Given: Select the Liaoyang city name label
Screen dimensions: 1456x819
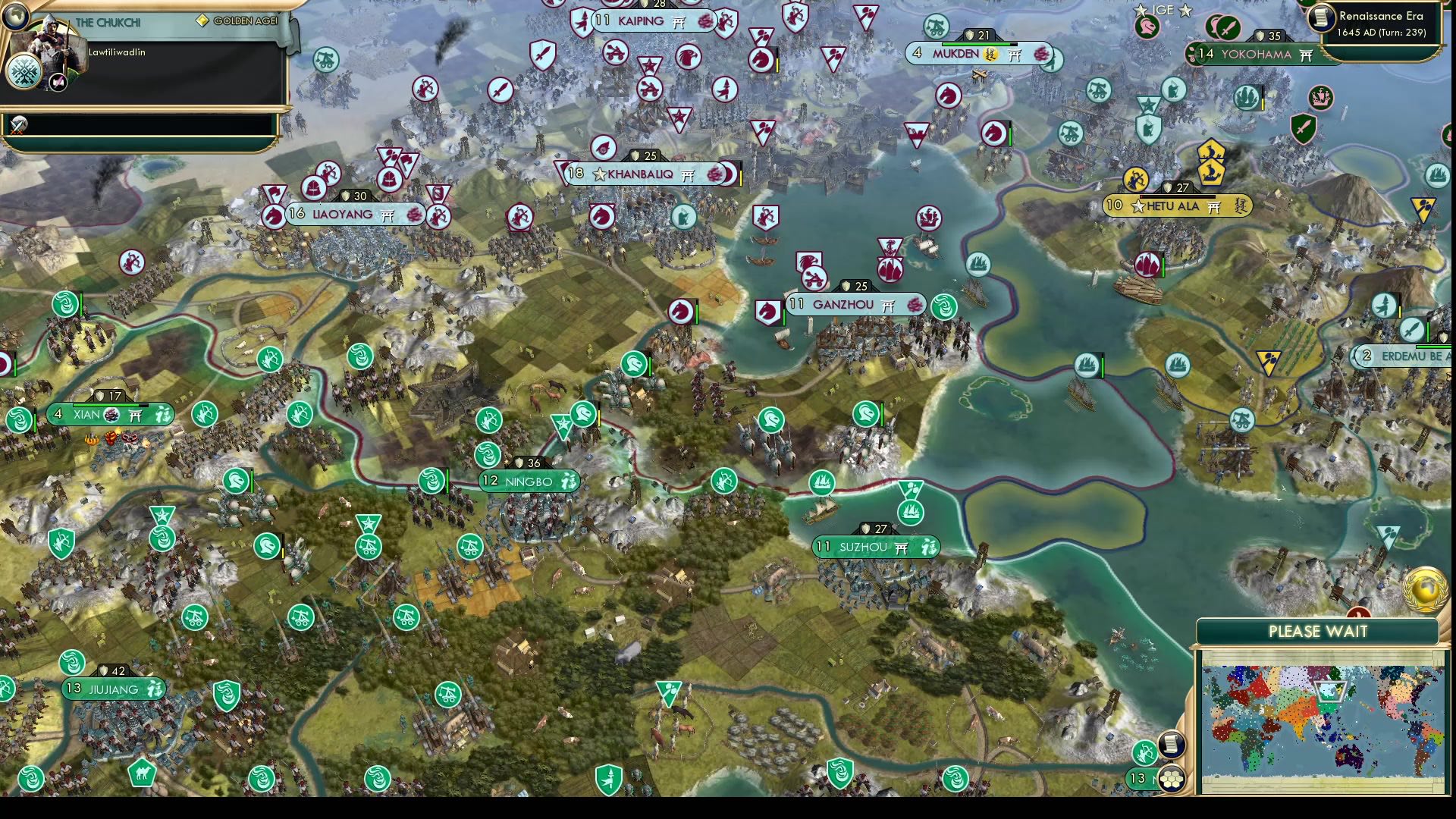Looking at the screenshot, I should pyautogui.click(x=343, y=214).
